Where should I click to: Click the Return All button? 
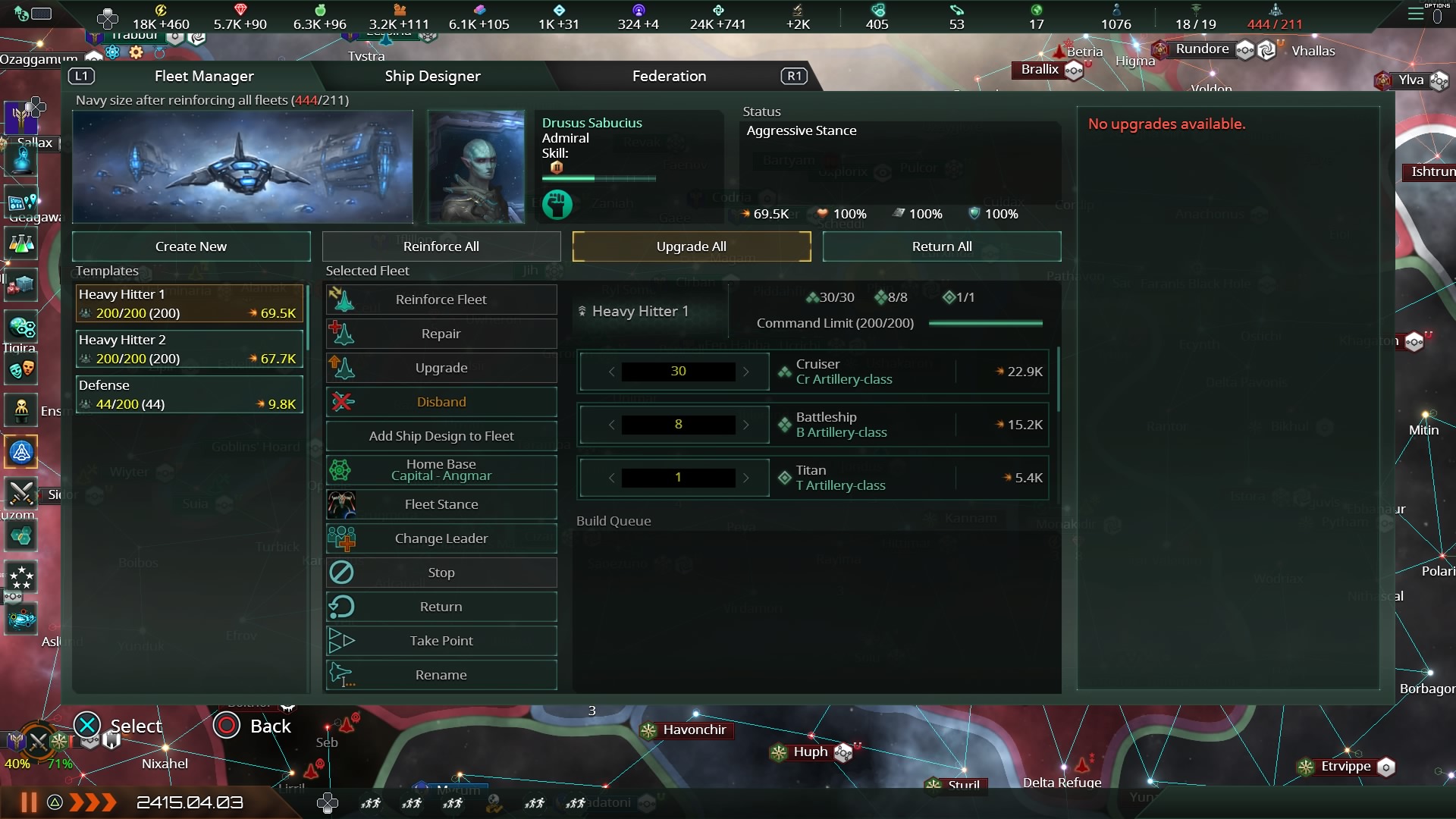942,246
